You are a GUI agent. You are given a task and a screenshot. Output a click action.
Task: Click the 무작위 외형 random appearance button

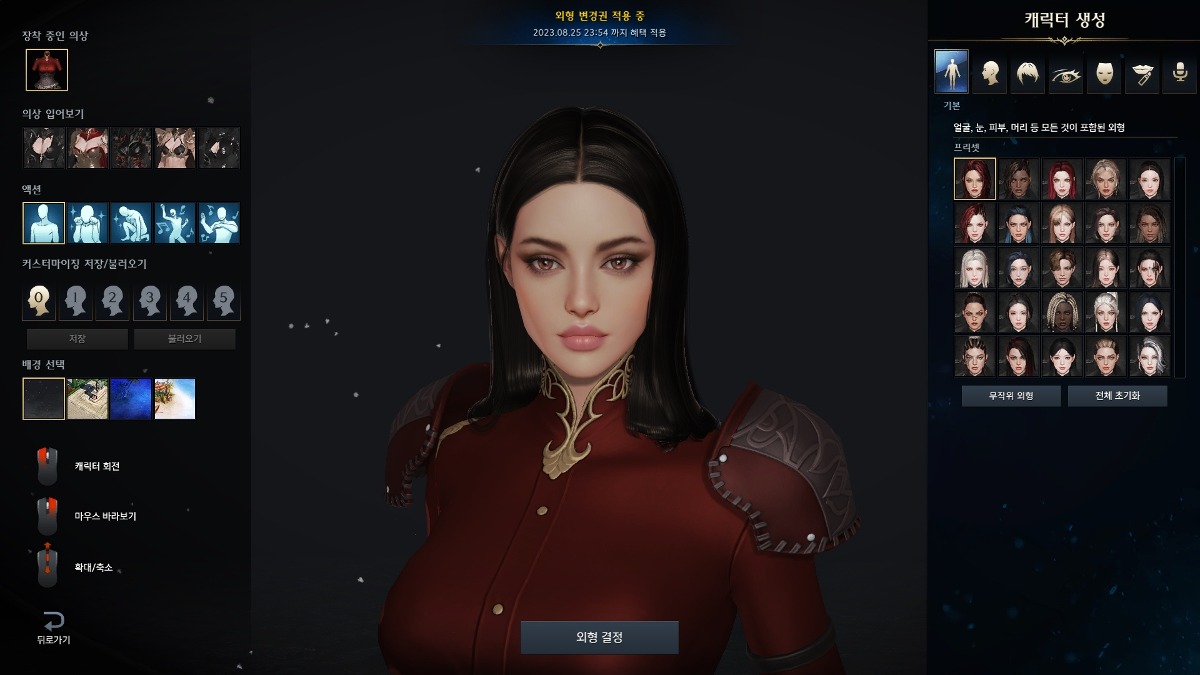pos(1011,396)
